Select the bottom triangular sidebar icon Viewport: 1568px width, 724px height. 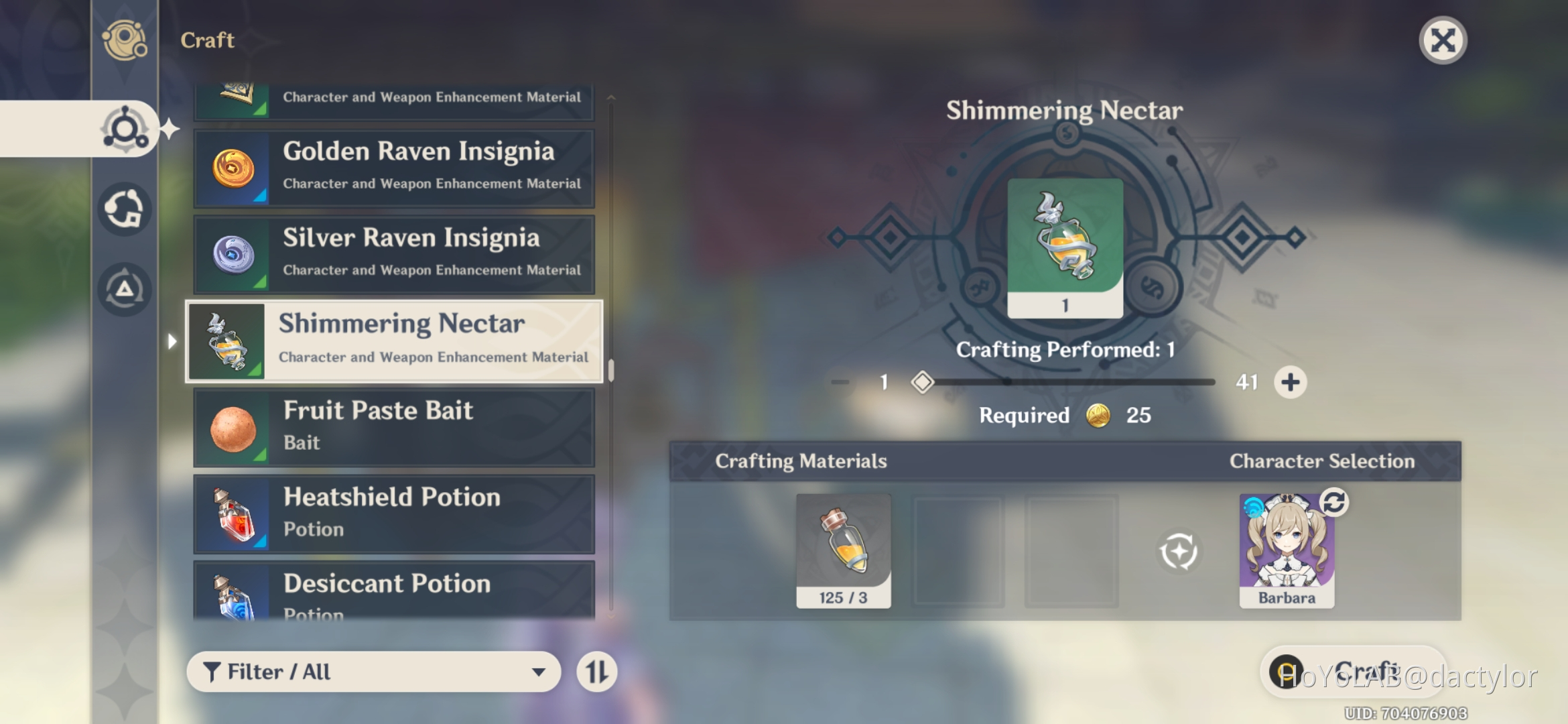pyautogui.click(x=124, y=288)
